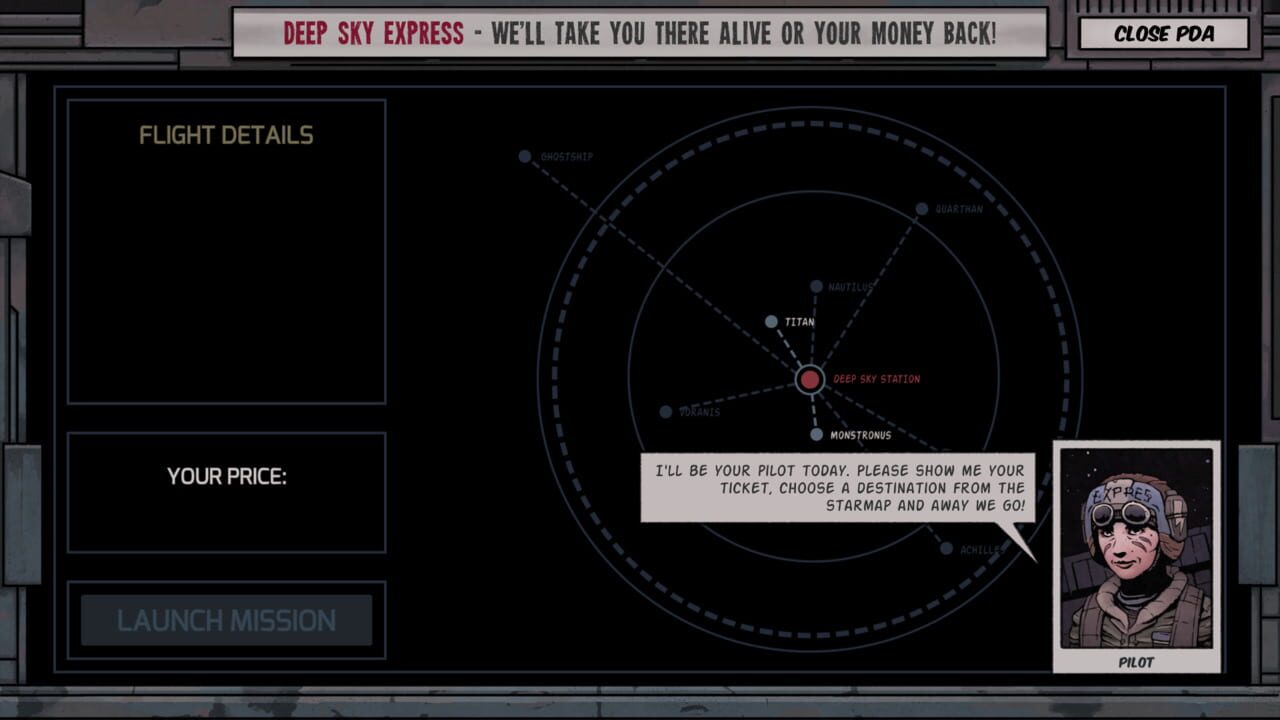Click the red Deep Sky Station marker
Image resolution: width=1280 pixels, height=720 pixels.
tap(810, 380)
